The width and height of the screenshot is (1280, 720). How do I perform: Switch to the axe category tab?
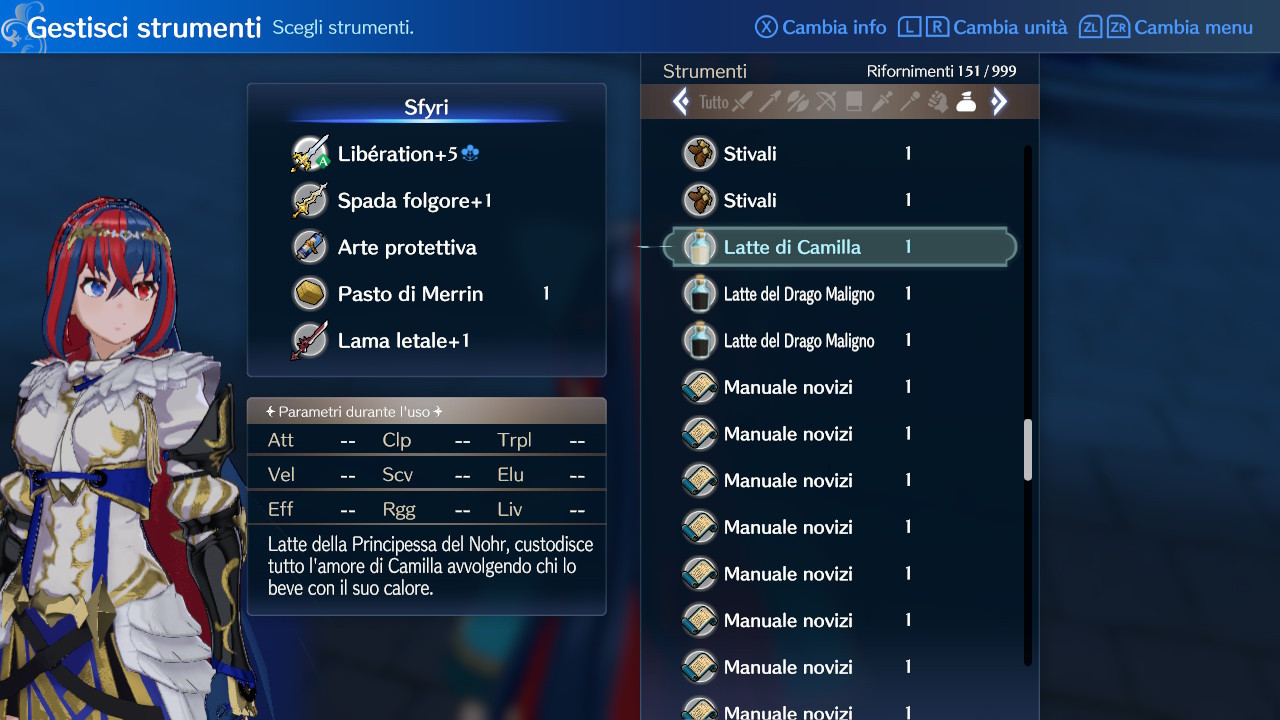point(798,102)
